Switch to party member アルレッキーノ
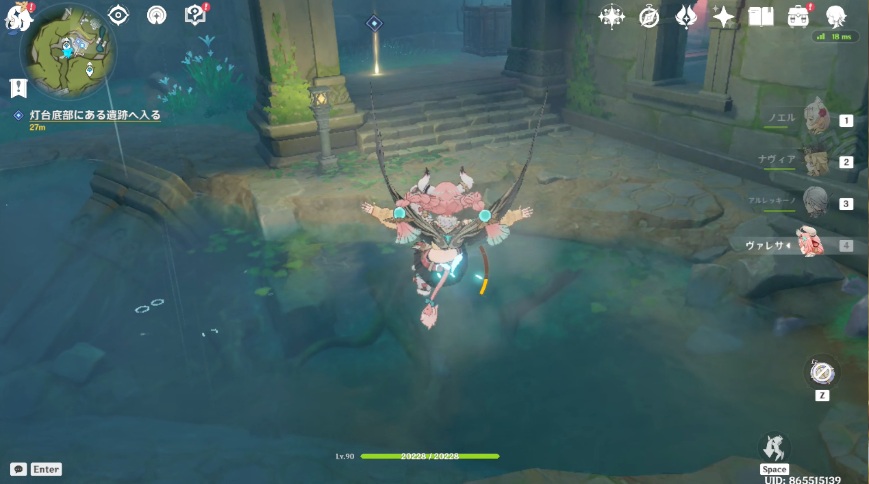This screenshot has height=484, width=869. (817, 202)
